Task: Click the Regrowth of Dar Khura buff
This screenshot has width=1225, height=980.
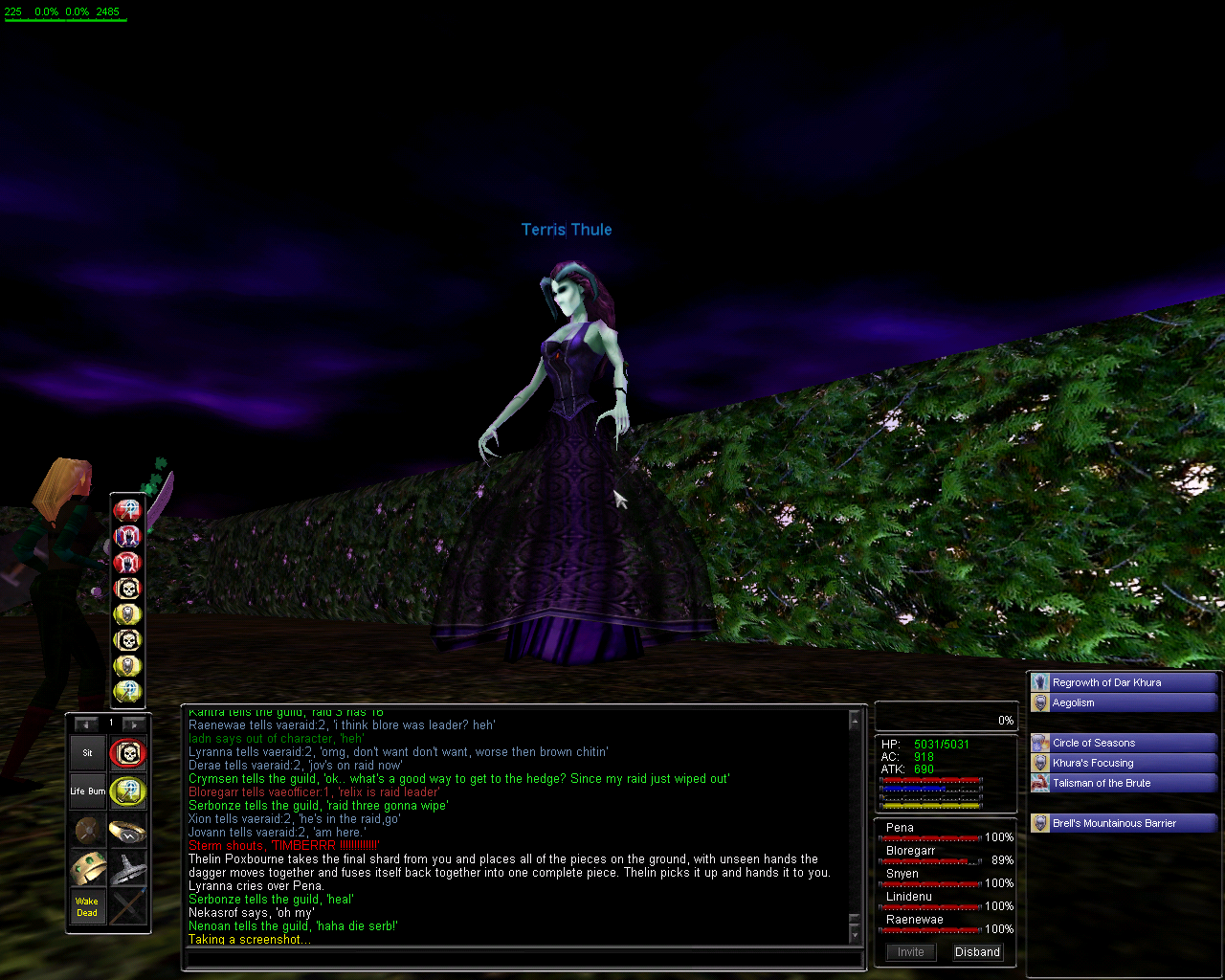Action: [x=1106, y=682]
